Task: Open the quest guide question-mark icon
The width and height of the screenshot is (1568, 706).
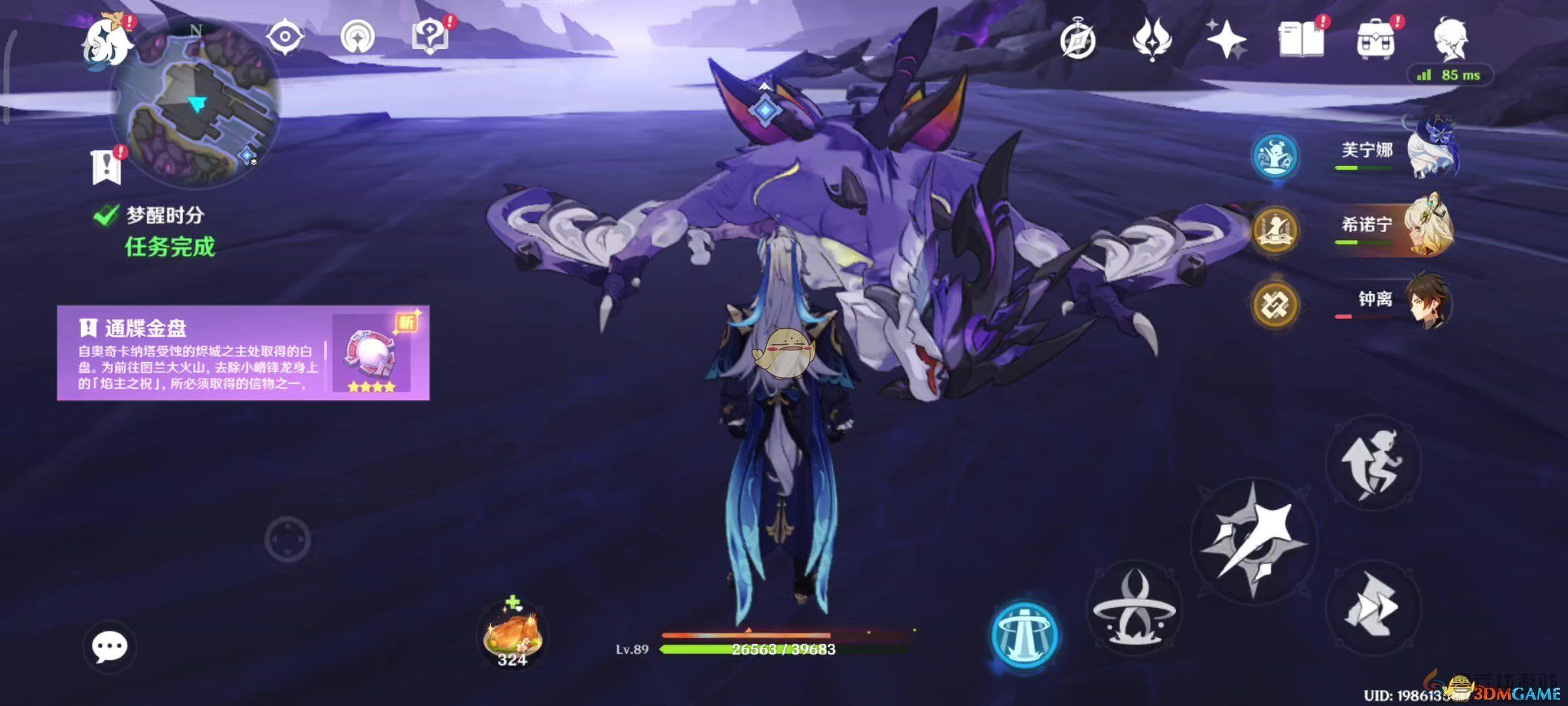Action: tap(429, 36)
